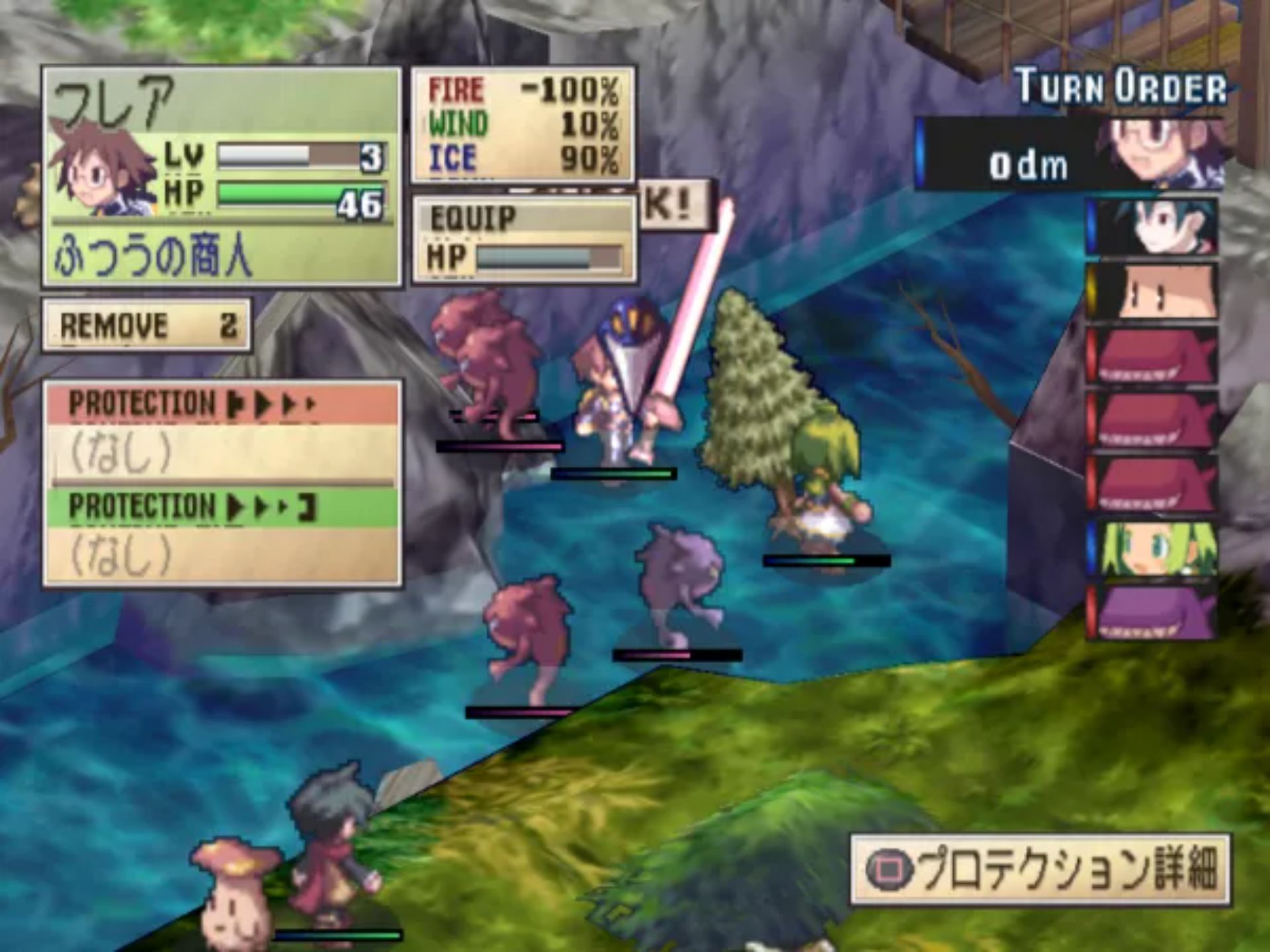
Task: Select the glasses character at top of turn order
Action: [1159, 155]
